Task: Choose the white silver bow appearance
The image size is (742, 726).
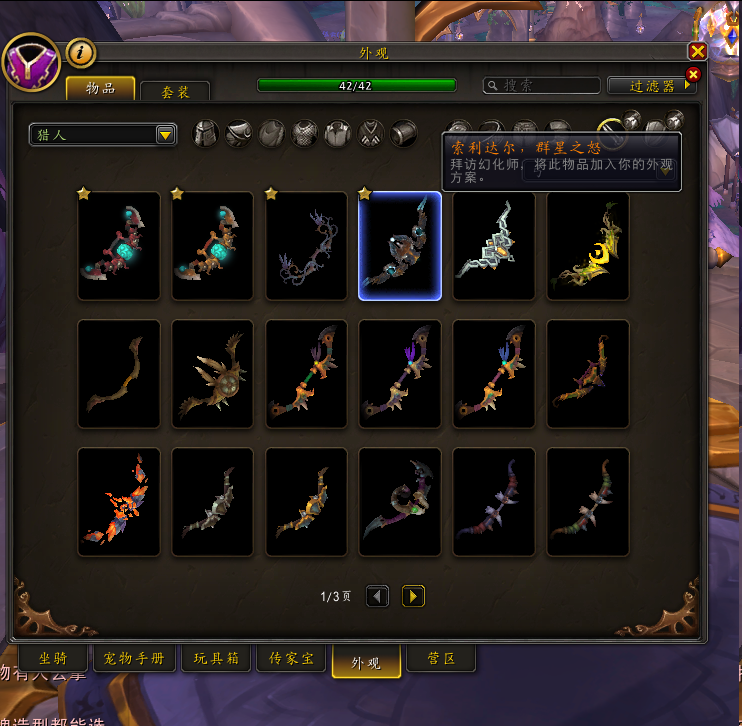Action: point(494,246)
